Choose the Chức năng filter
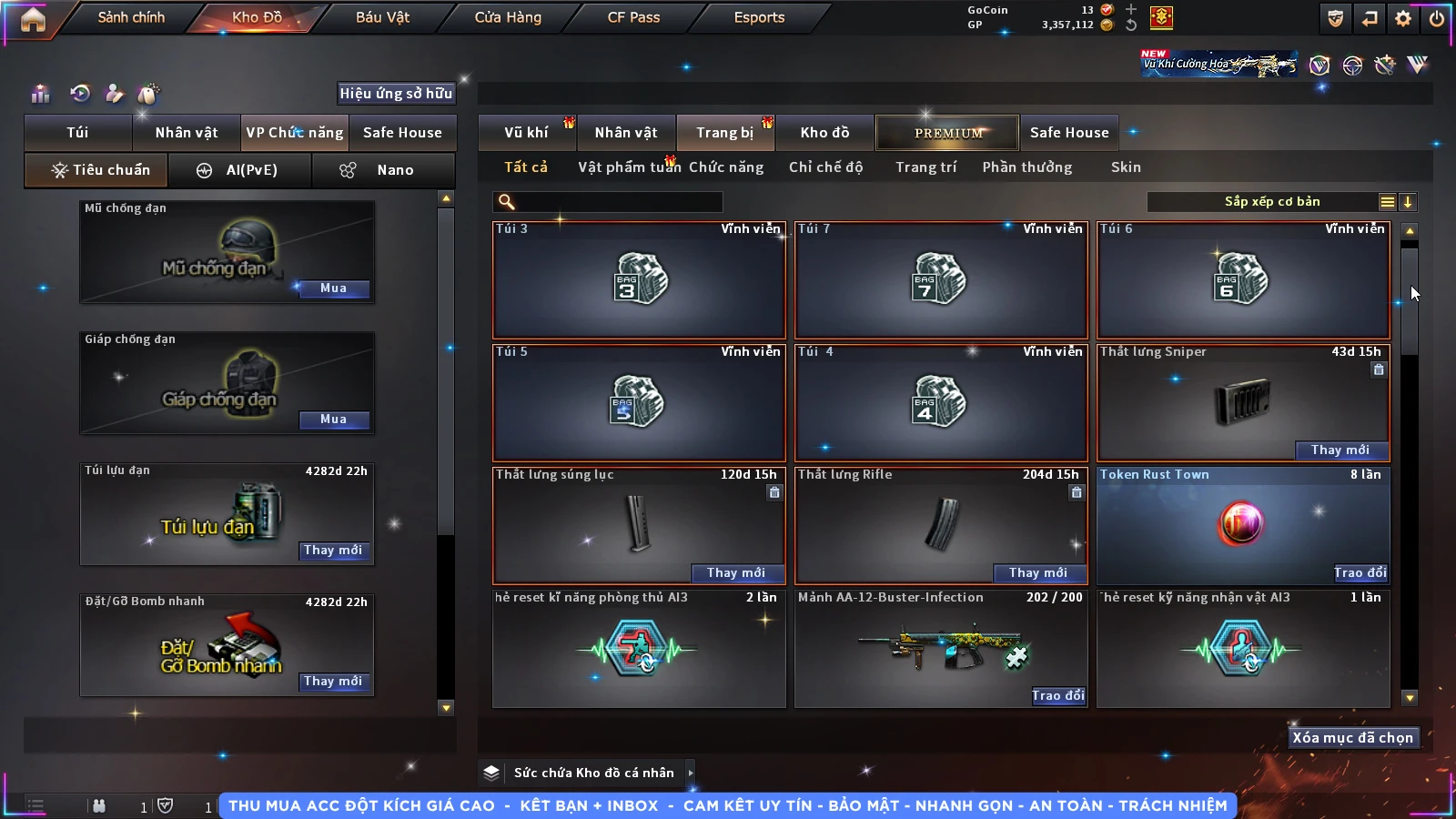The image size is (1456, 819). [725, 167]
